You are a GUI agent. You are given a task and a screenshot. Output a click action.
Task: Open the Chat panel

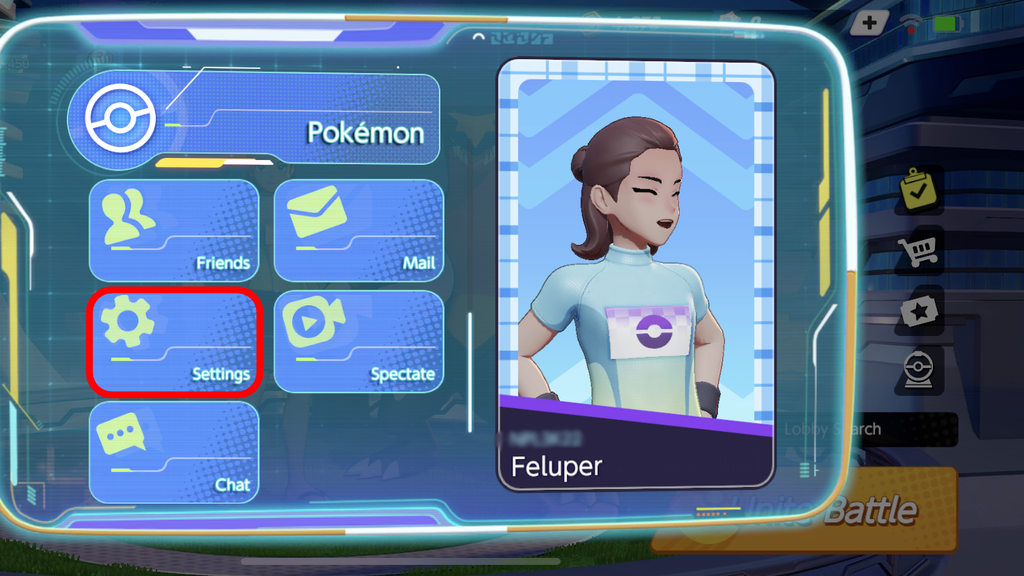[174, 452]
